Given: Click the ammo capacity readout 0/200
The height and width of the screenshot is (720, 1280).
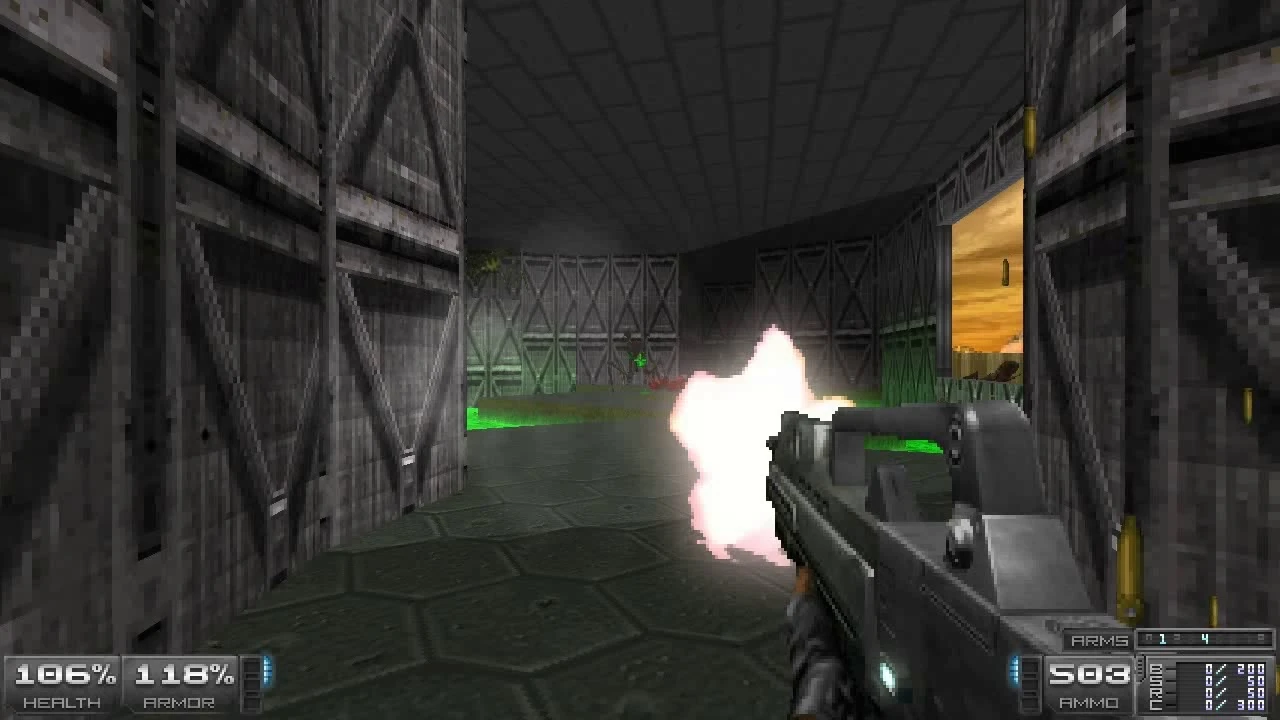Looking at the screenshot, I should (x=1234, y=668).
